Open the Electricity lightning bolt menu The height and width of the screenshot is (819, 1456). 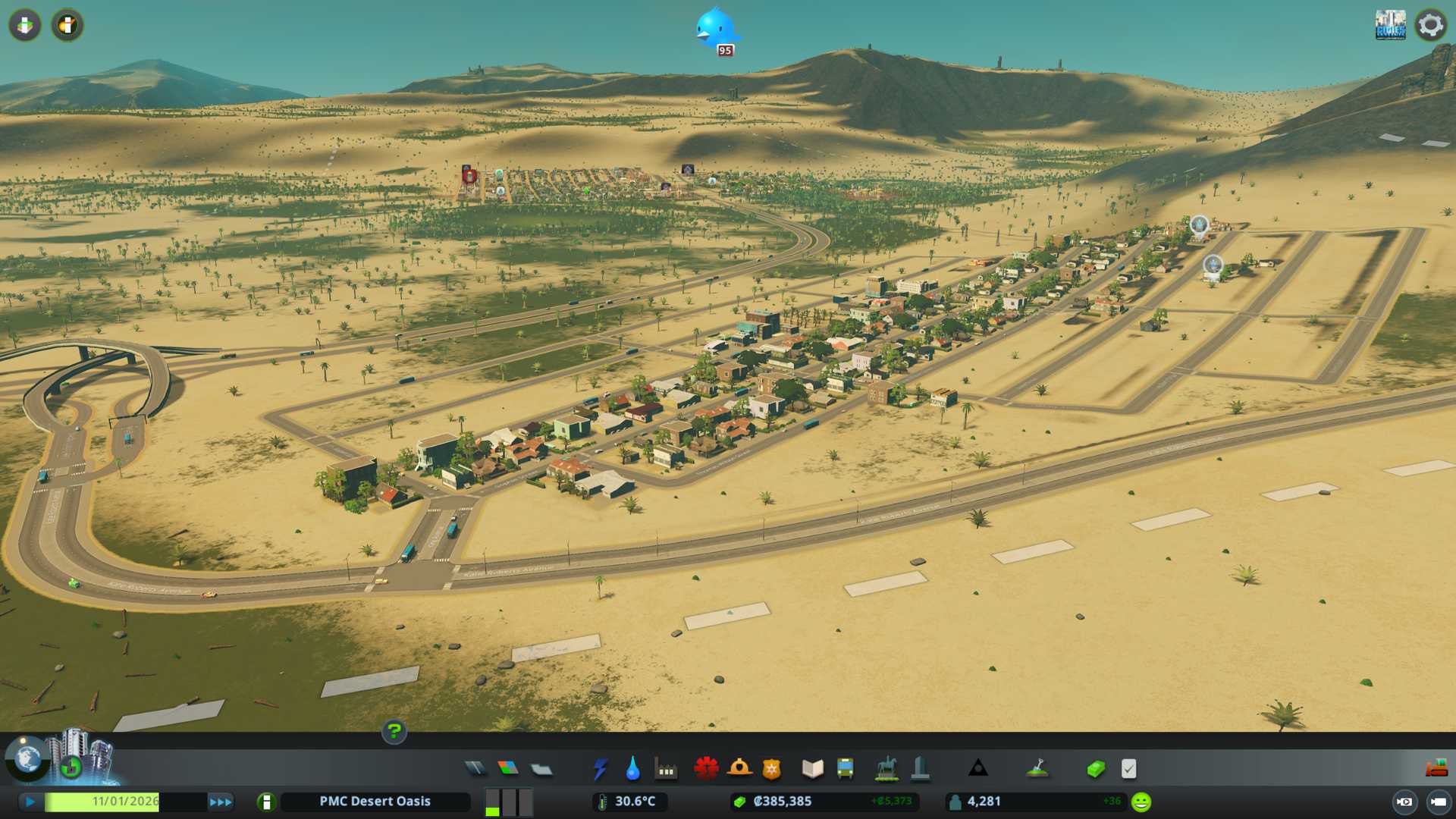point(601,769)
